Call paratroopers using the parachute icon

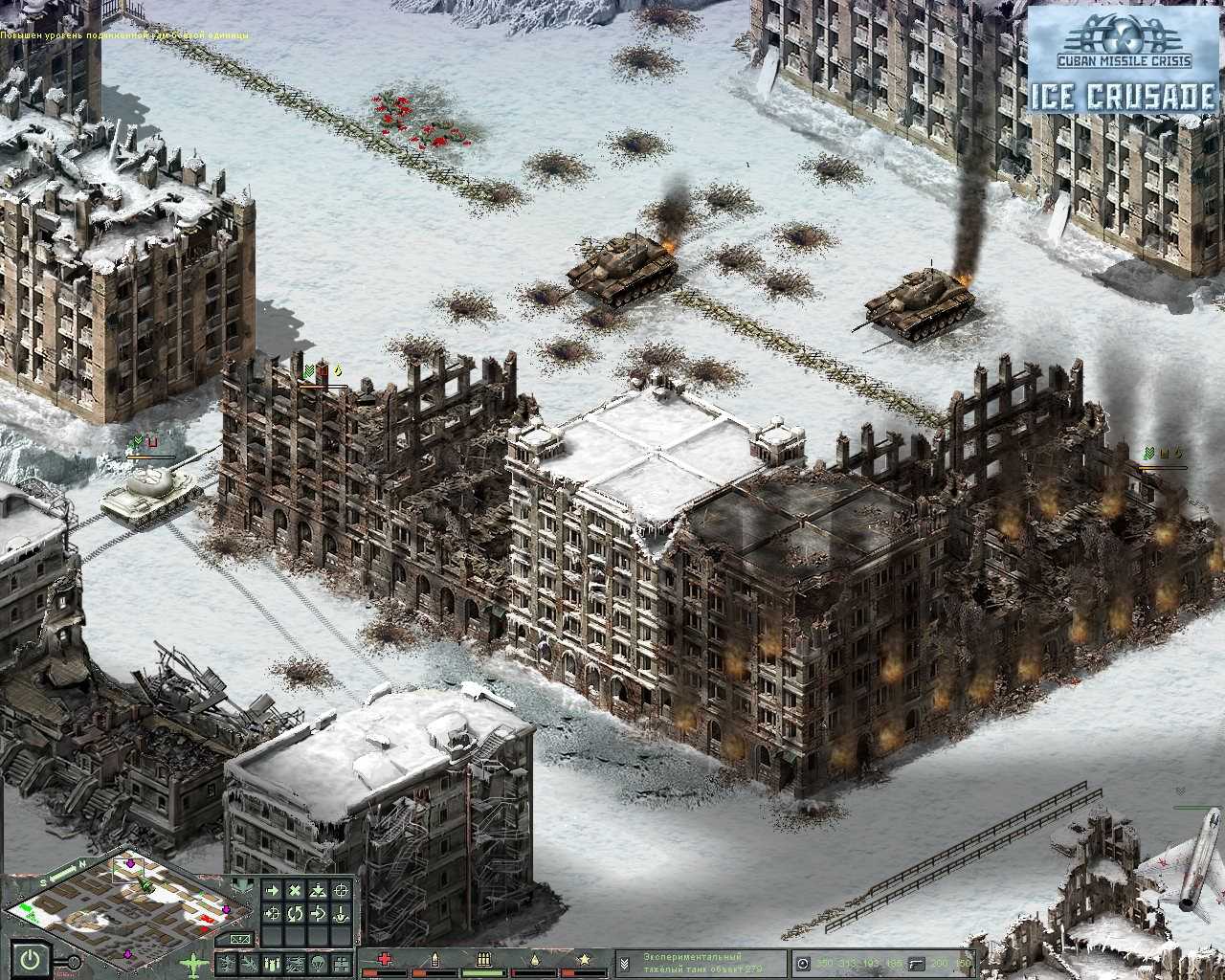316,961
